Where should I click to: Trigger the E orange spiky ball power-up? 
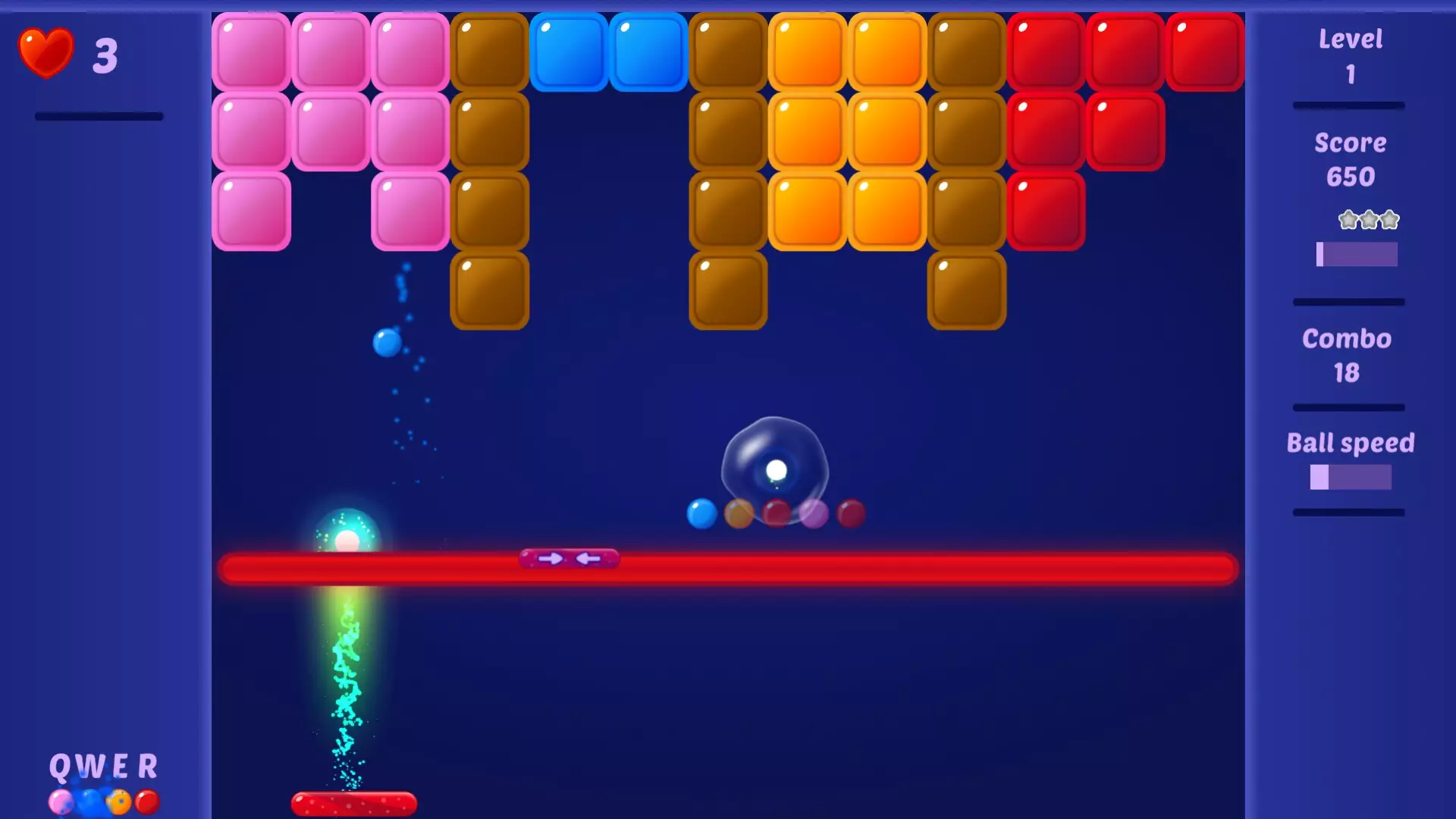pos(118,802)
